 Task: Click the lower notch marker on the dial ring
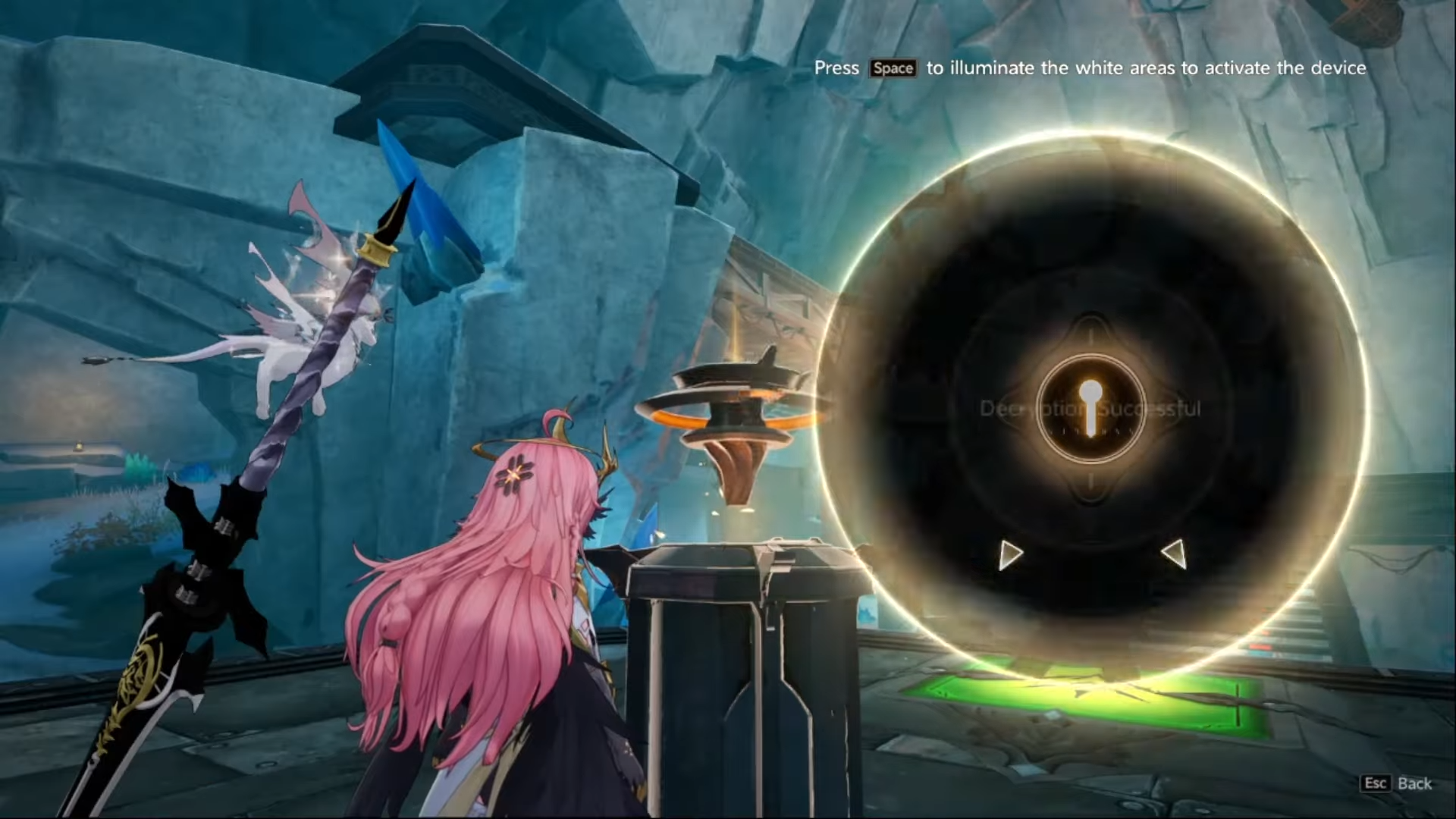(x=1092, y=482)
